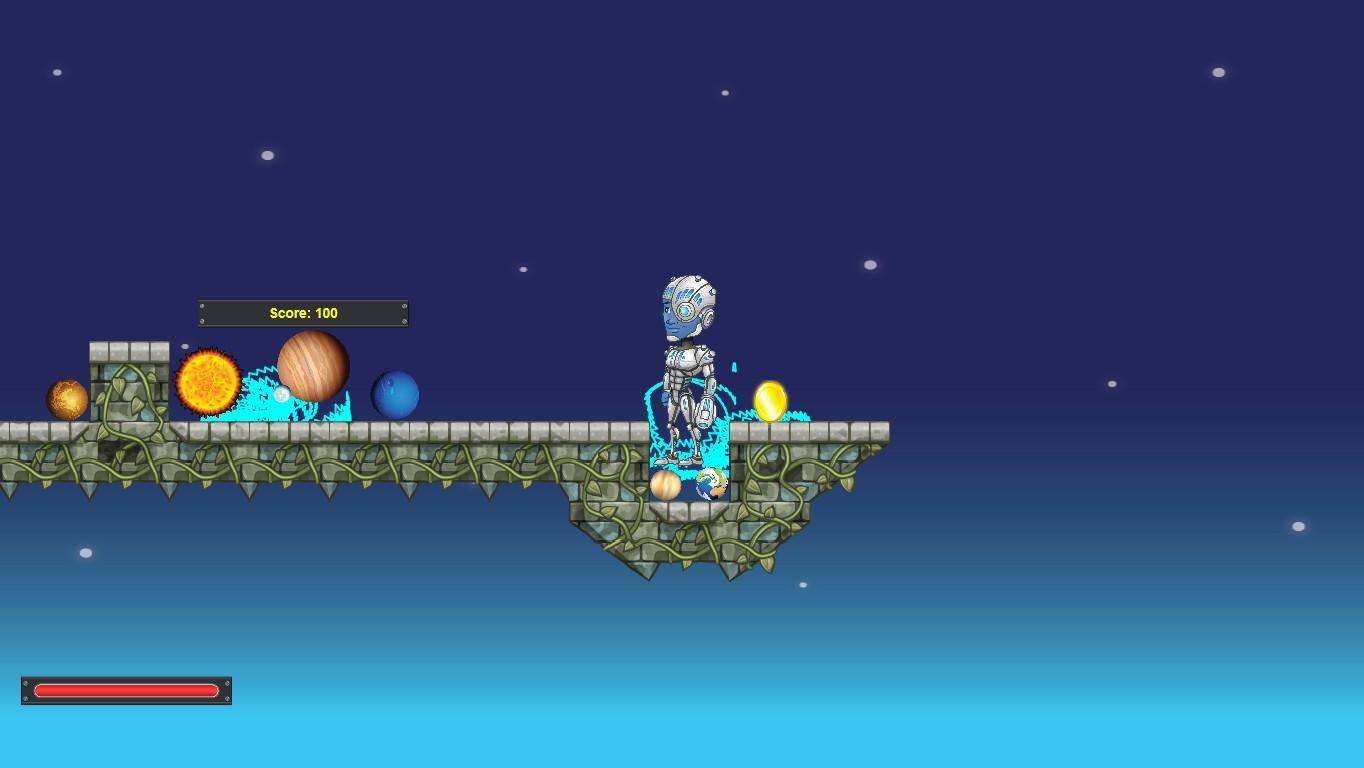Click the yellow Score text label
1364x768 pixels.
tap(303, 313)
